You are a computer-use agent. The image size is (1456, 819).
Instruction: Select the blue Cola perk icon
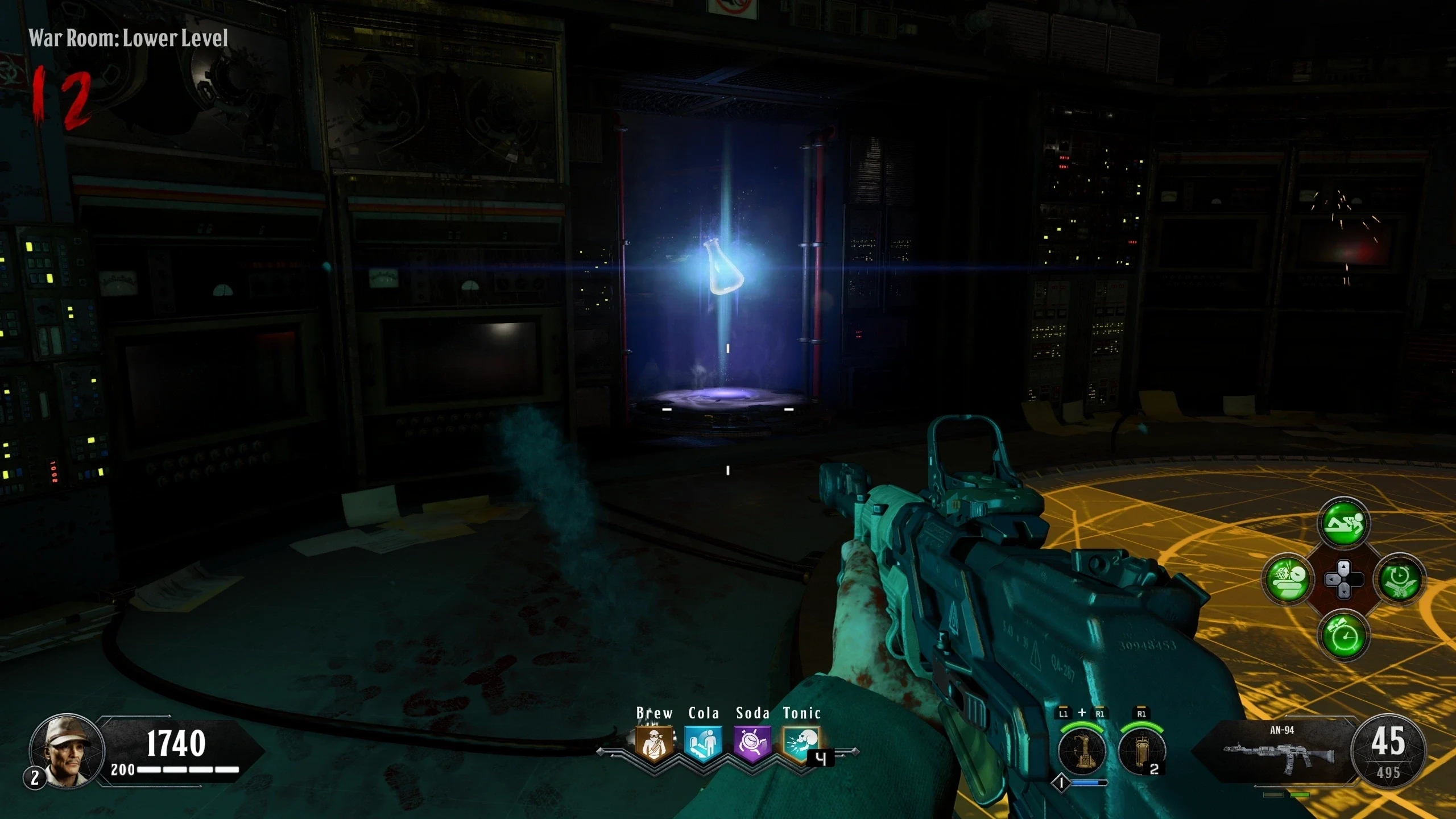pos(703,743)
